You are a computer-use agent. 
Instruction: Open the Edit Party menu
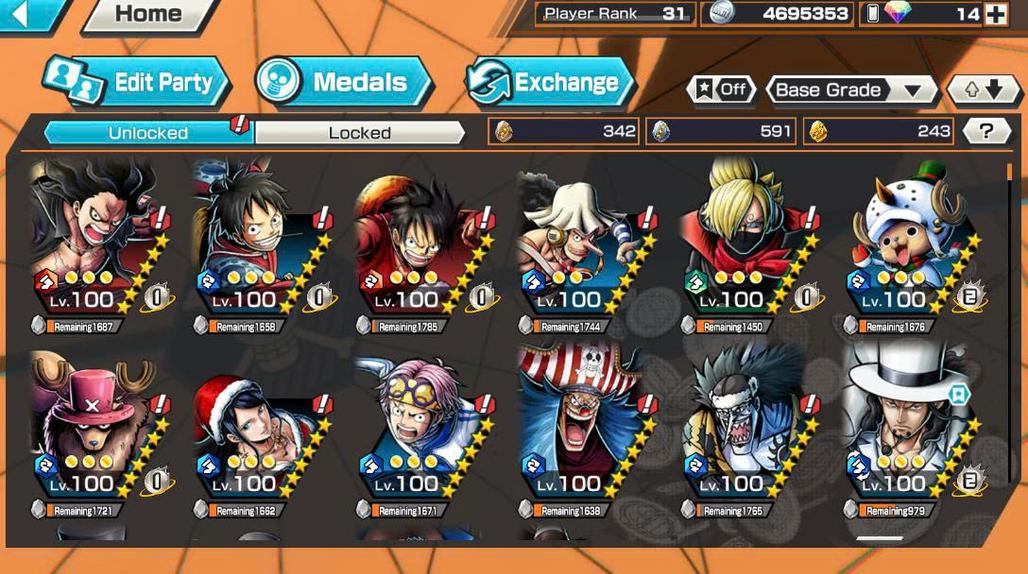point(137,82)
